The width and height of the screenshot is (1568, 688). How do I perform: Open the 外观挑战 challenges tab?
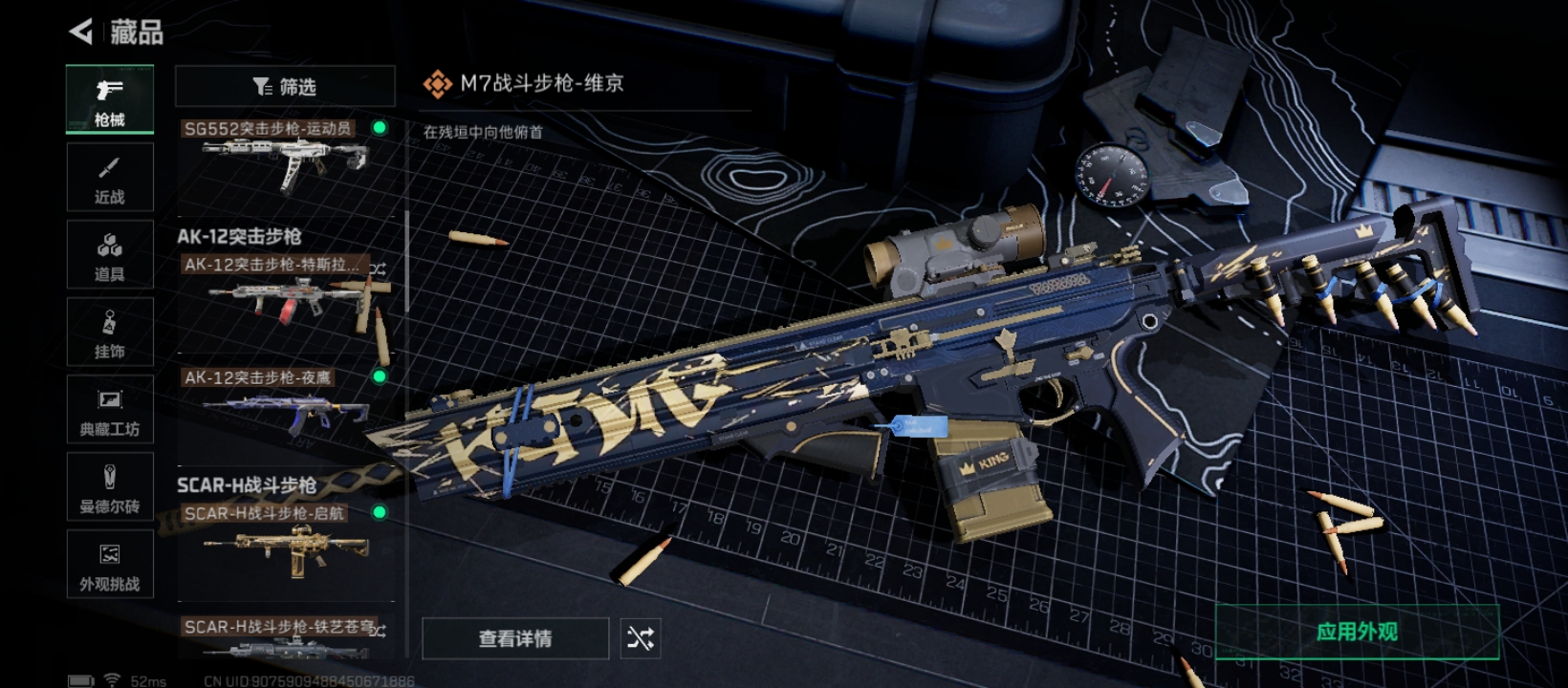click(110, 565)
